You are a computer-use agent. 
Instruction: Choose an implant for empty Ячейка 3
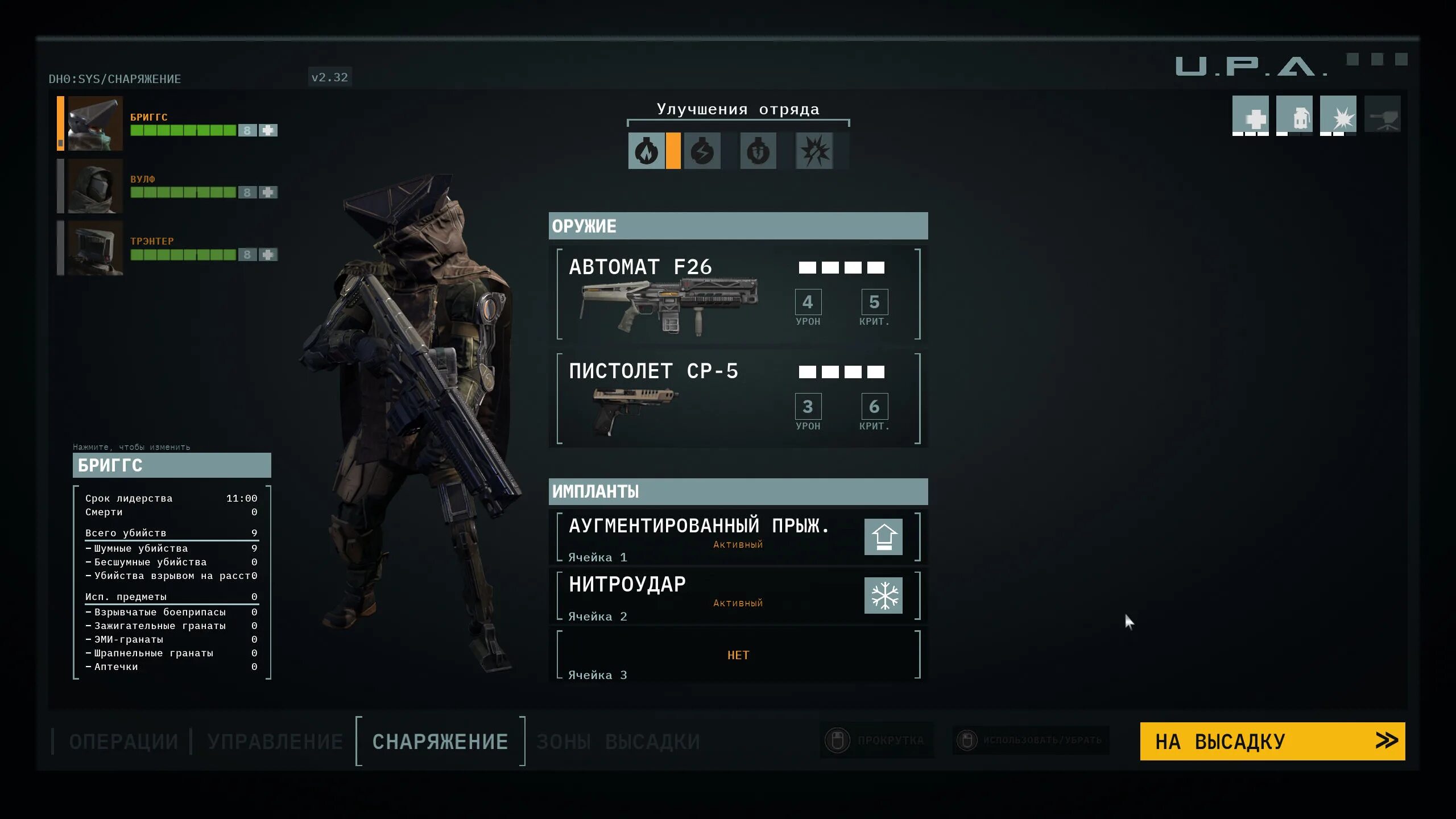(738, 655)
